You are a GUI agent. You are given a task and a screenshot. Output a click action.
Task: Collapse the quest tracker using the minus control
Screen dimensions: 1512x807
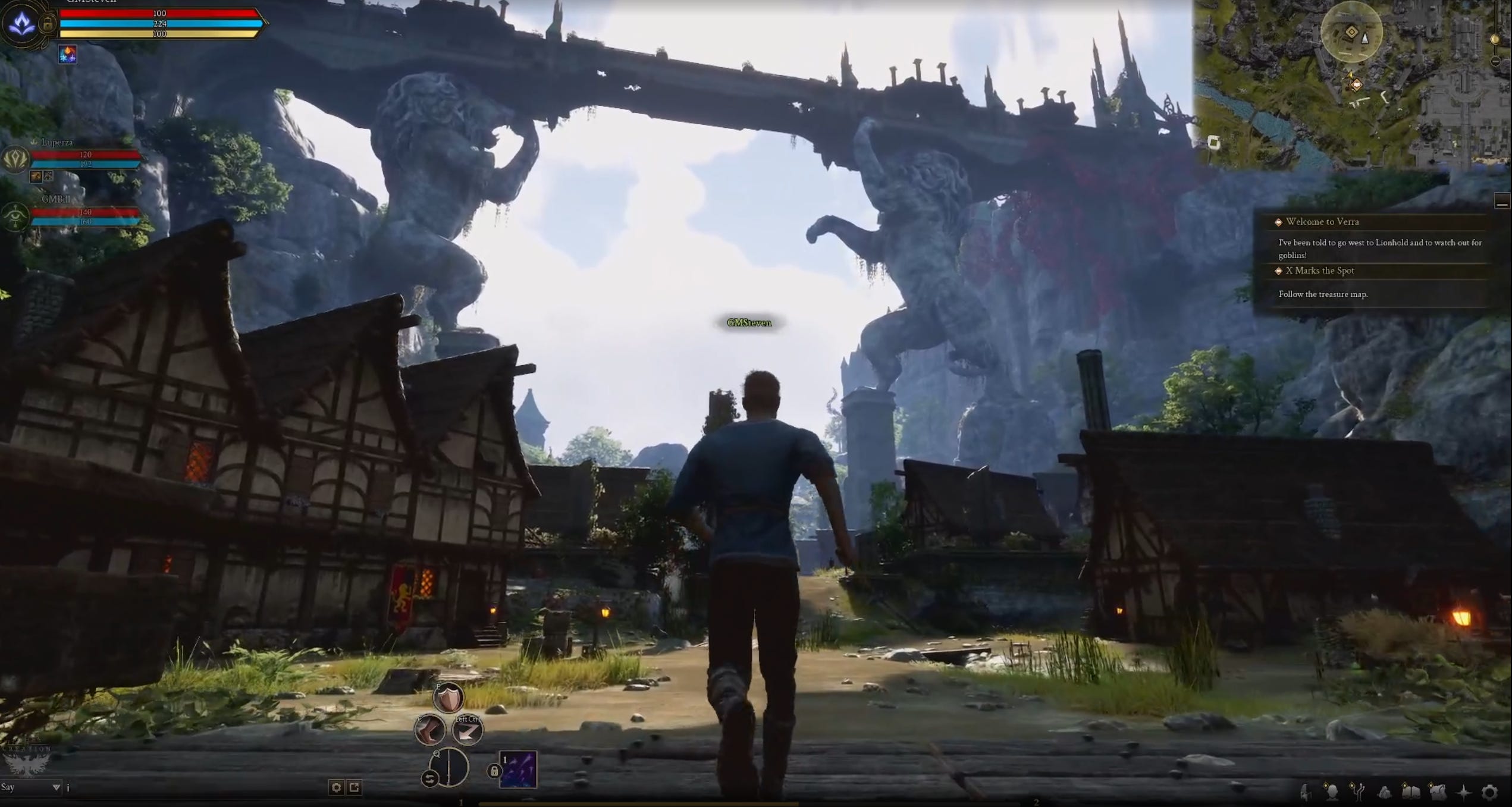(x=1502, y=199)
